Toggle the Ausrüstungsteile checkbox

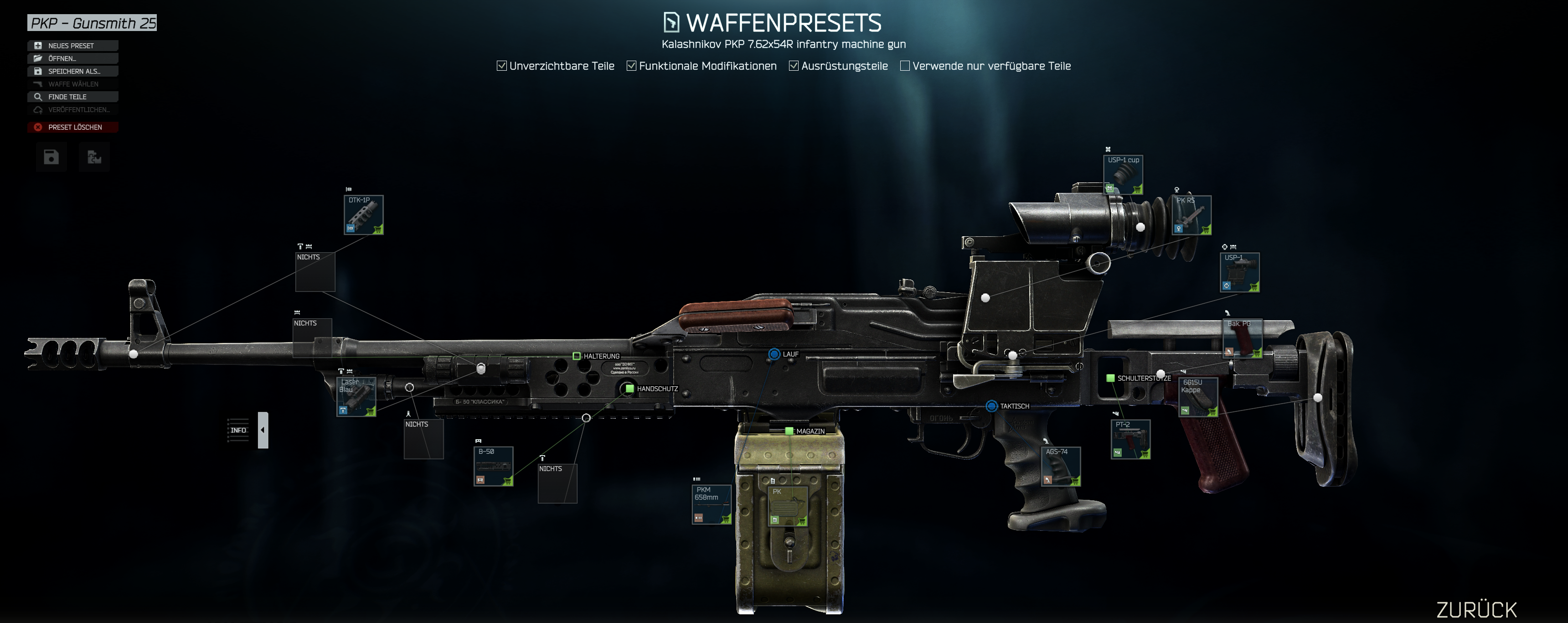(794, 66)
